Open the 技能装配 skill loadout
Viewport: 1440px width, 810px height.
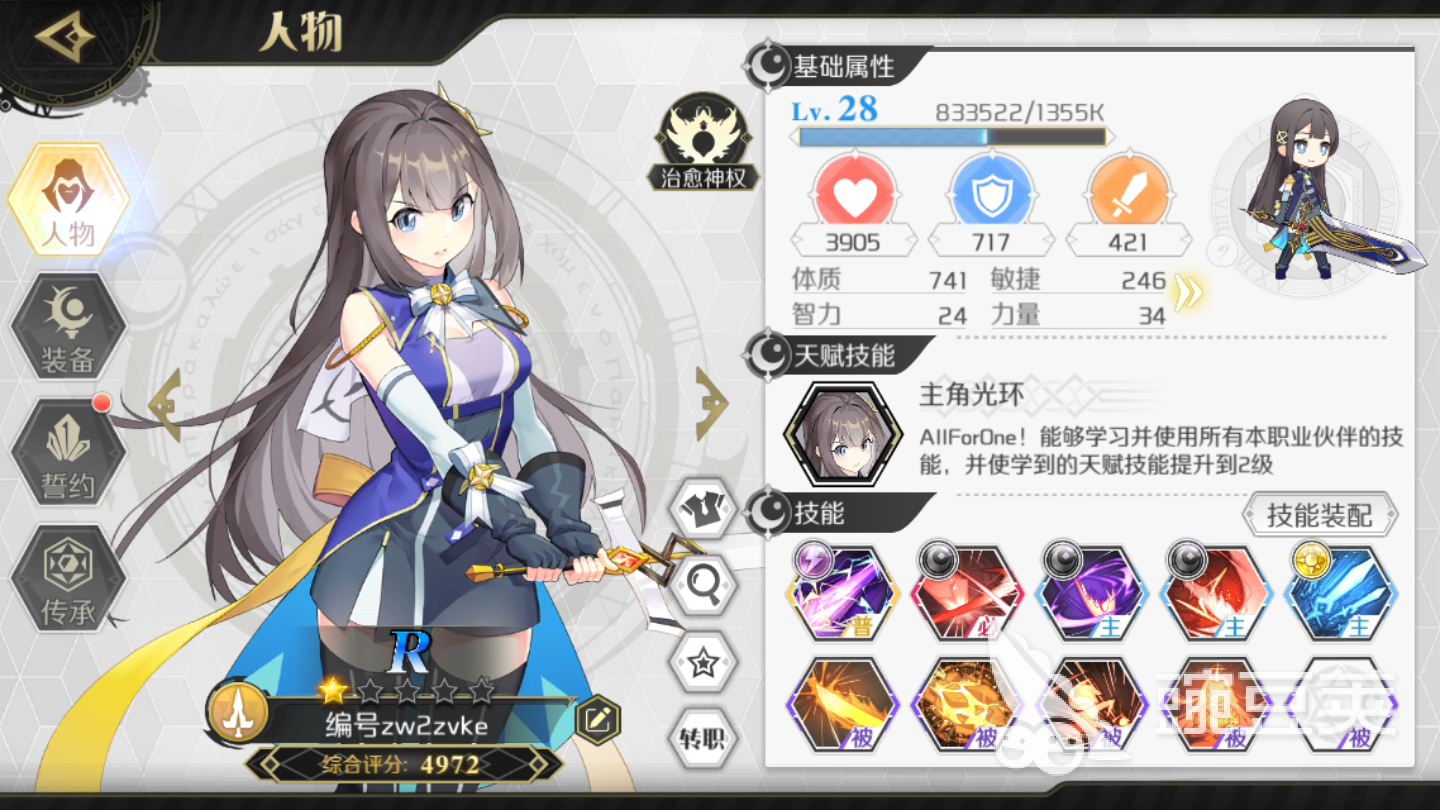click(x=1319, y=516)
